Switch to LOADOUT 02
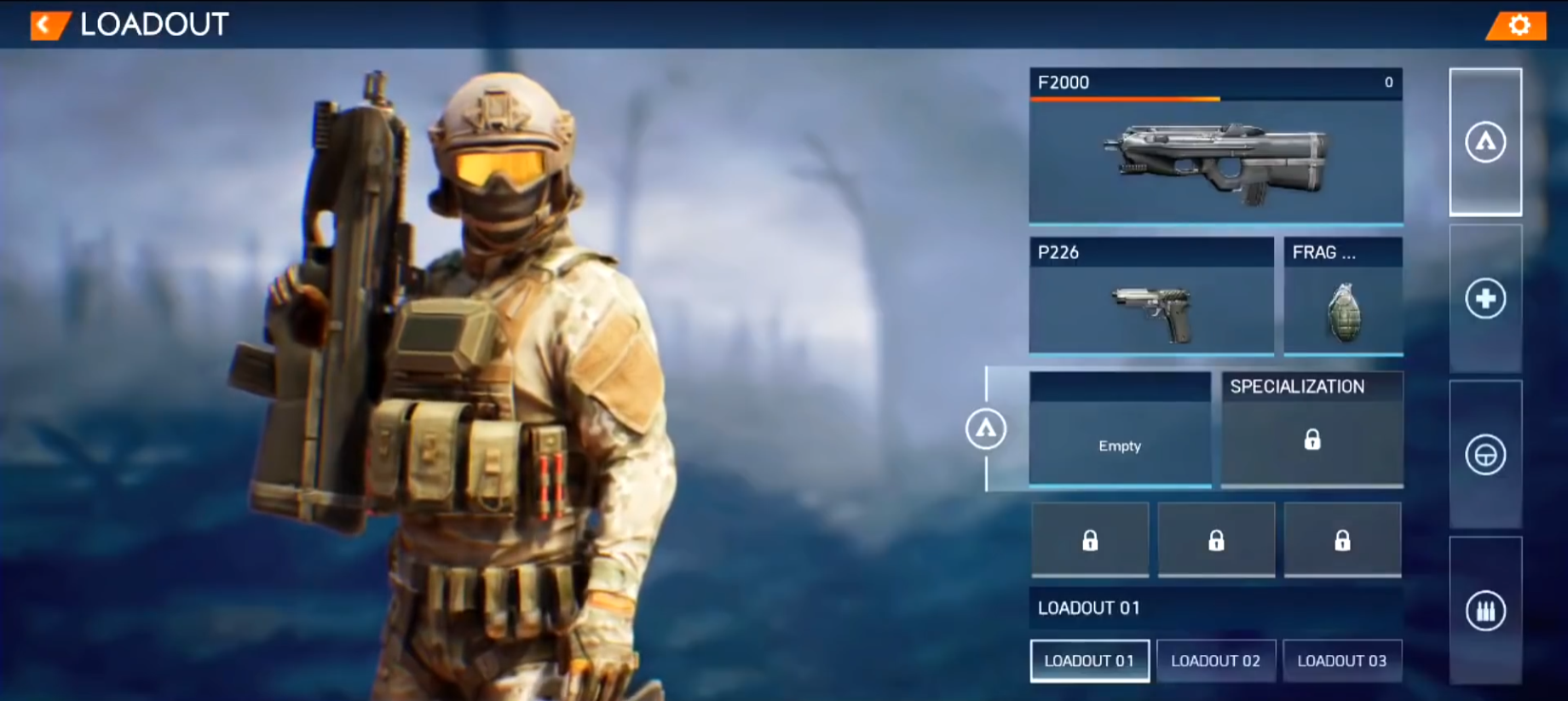1568x701 pixels. [1216, 660]
